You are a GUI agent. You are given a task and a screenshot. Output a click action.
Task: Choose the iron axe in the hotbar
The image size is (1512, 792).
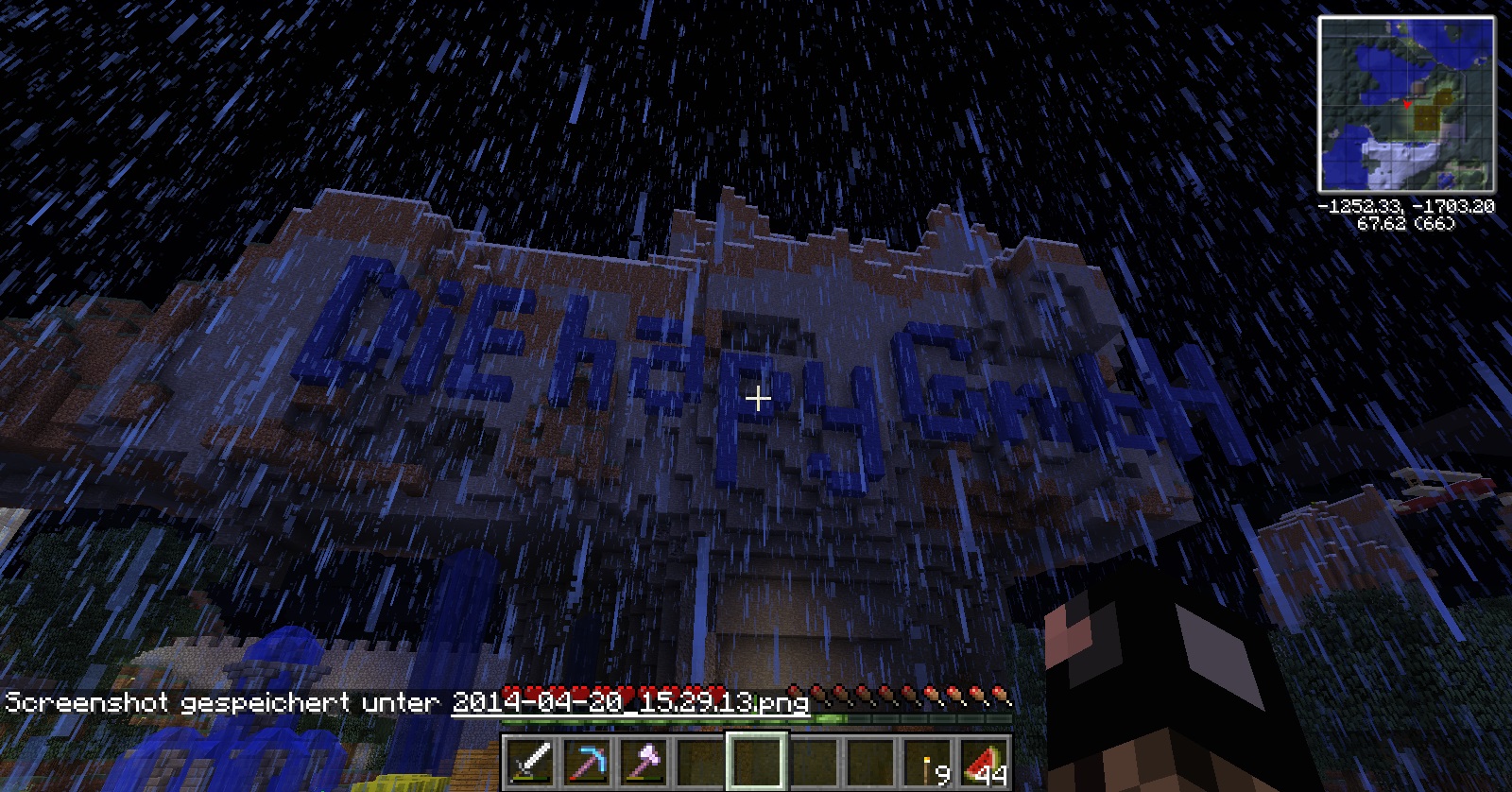tap(644, 762)
